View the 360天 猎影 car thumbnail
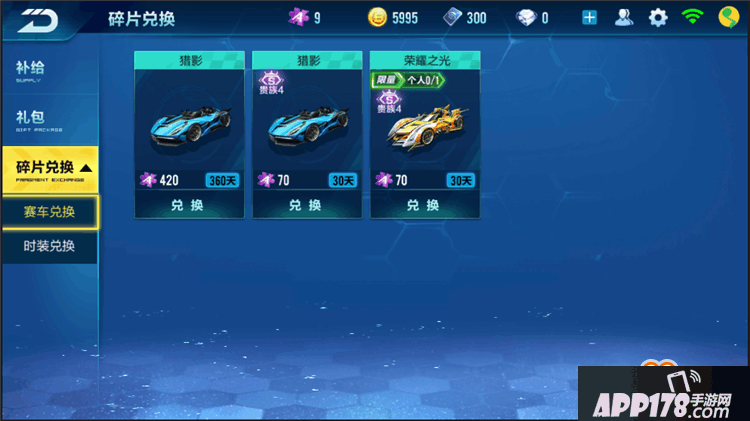750x421 pixels. coord(189,125)
